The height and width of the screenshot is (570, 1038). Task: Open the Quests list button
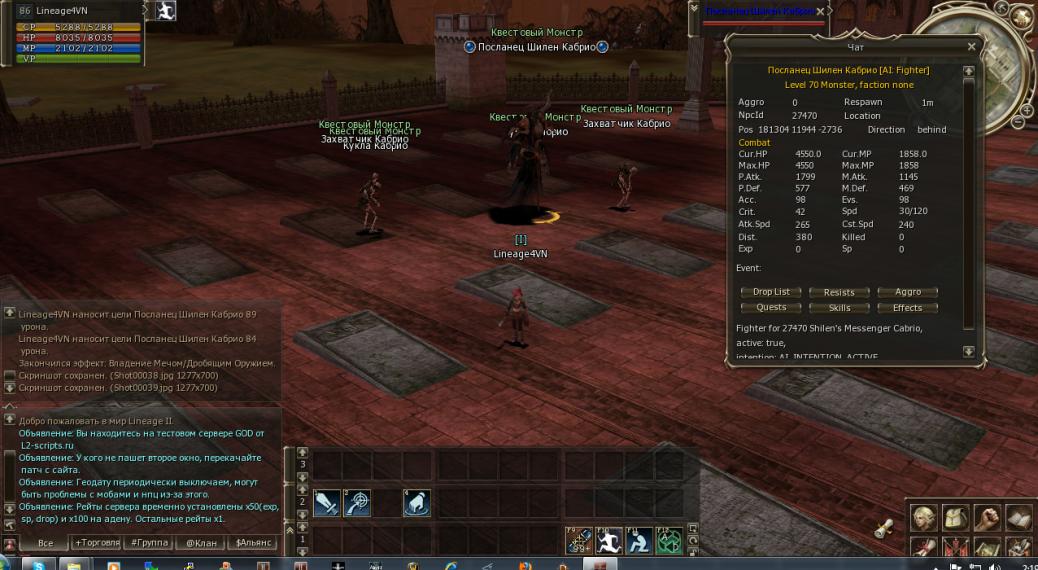tap(771, 307)
